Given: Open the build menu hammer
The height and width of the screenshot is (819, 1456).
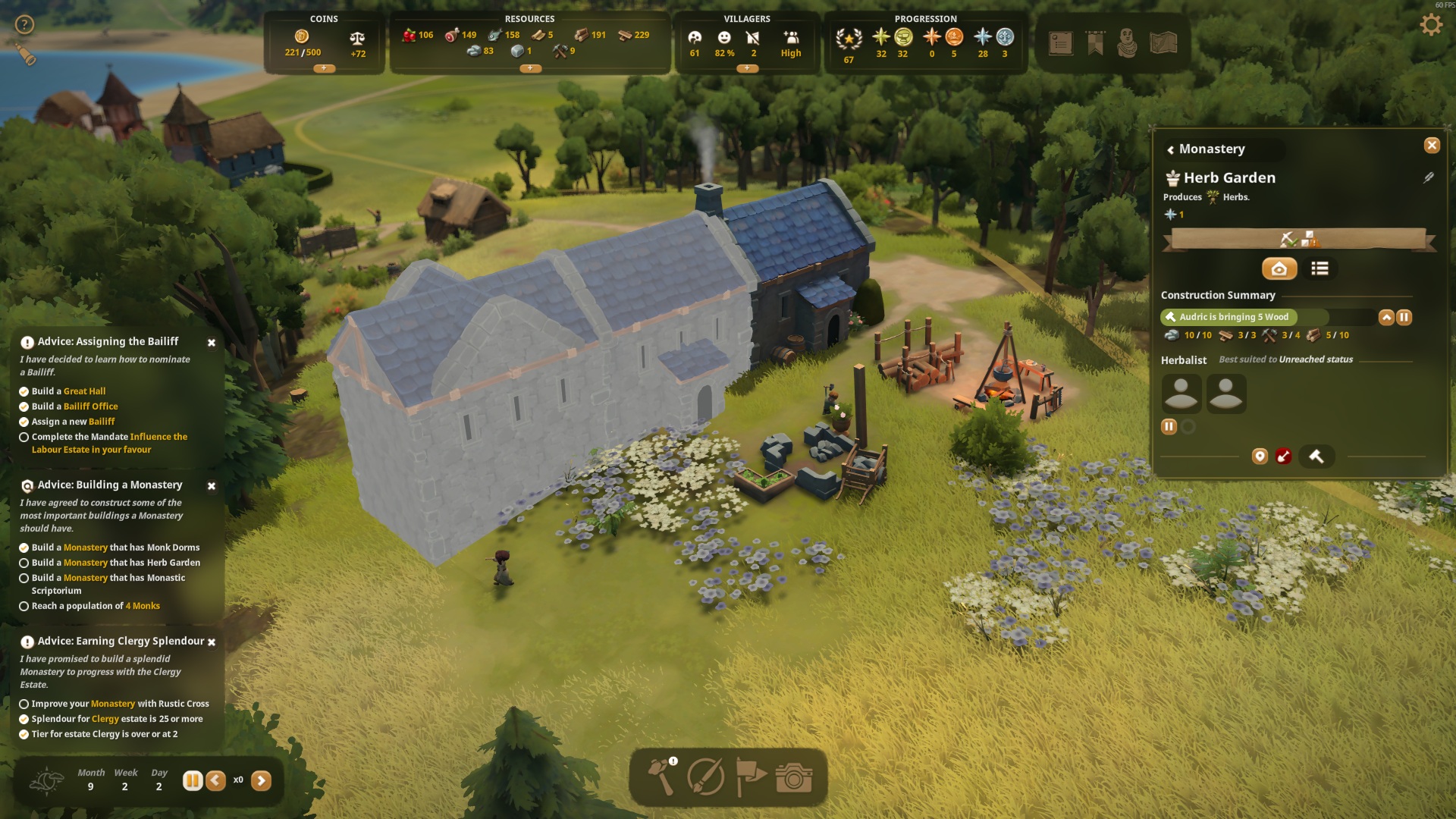Looking at the screenshot, I should pyautogui.click(x=661, y=777).
